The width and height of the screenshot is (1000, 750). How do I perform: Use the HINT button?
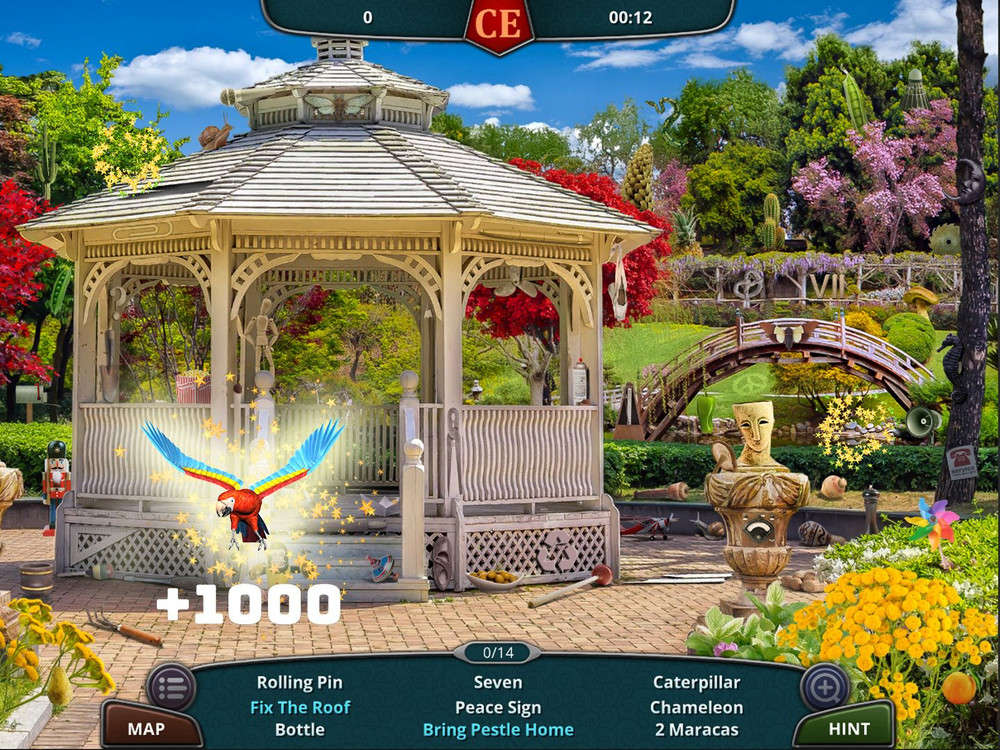pos(849,729)
